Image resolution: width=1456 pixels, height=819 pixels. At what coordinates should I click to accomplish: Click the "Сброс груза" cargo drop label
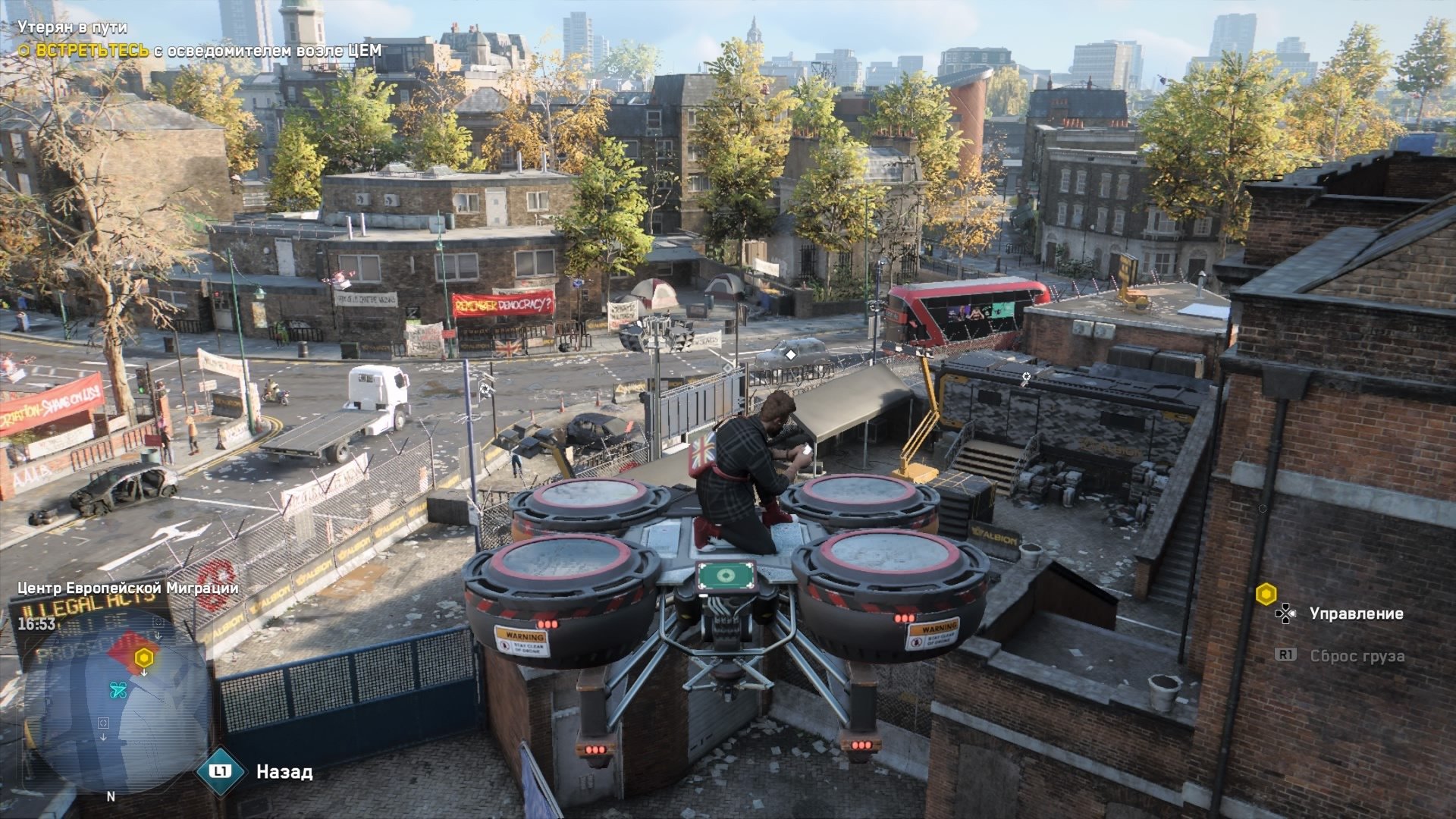coord(1357,656)
